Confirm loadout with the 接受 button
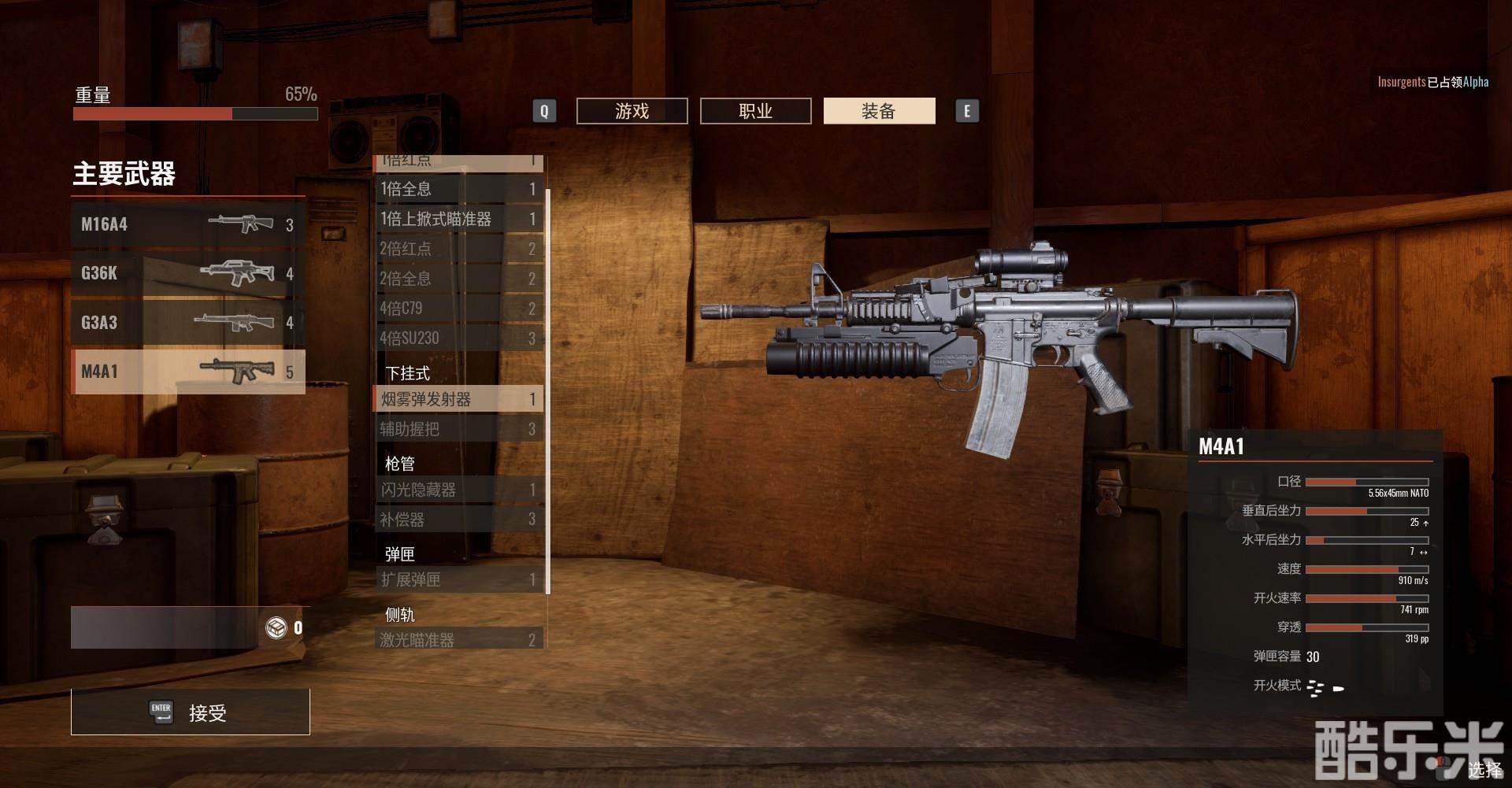Viewport: 1512px width, 788px height. 190,712
